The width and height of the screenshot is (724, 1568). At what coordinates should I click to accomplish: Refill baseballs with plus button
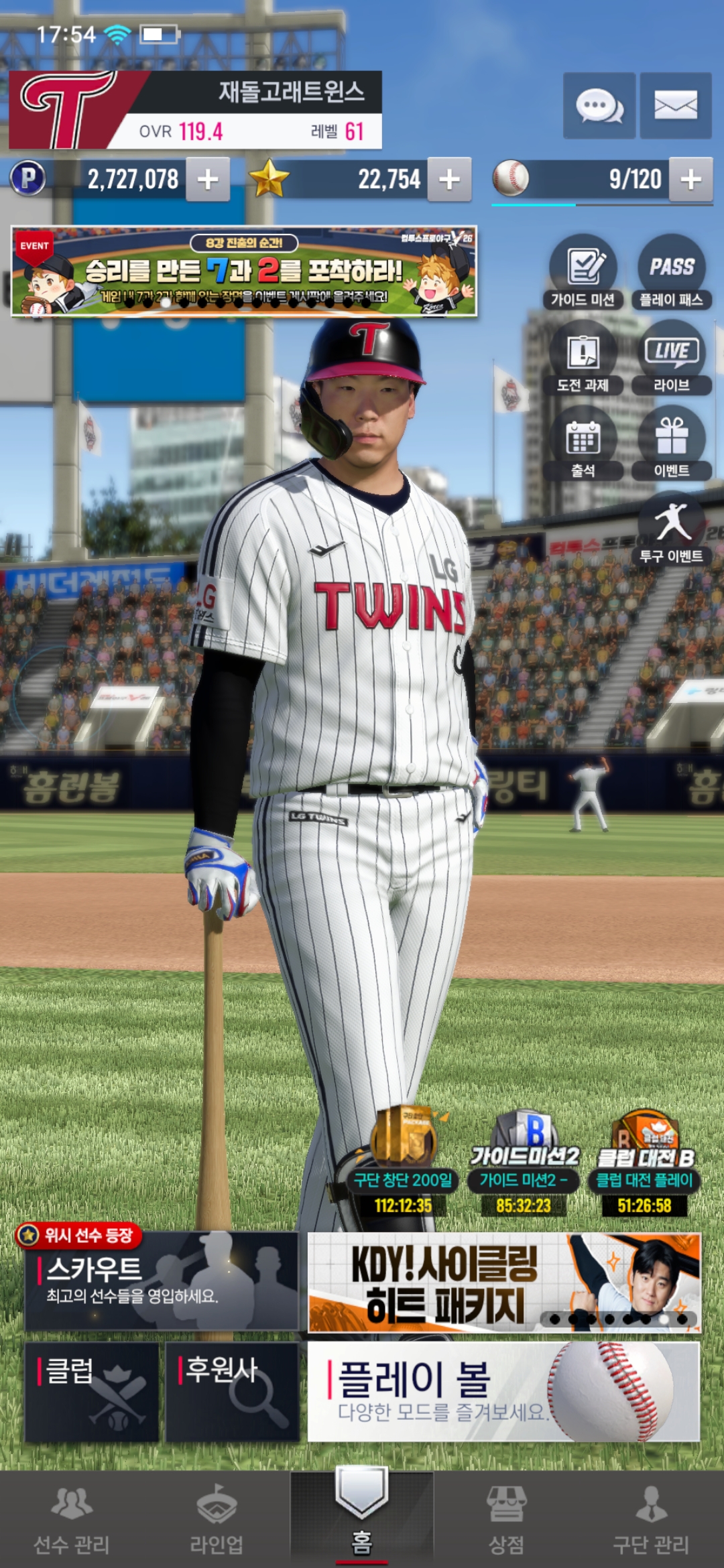click(690, 180)
